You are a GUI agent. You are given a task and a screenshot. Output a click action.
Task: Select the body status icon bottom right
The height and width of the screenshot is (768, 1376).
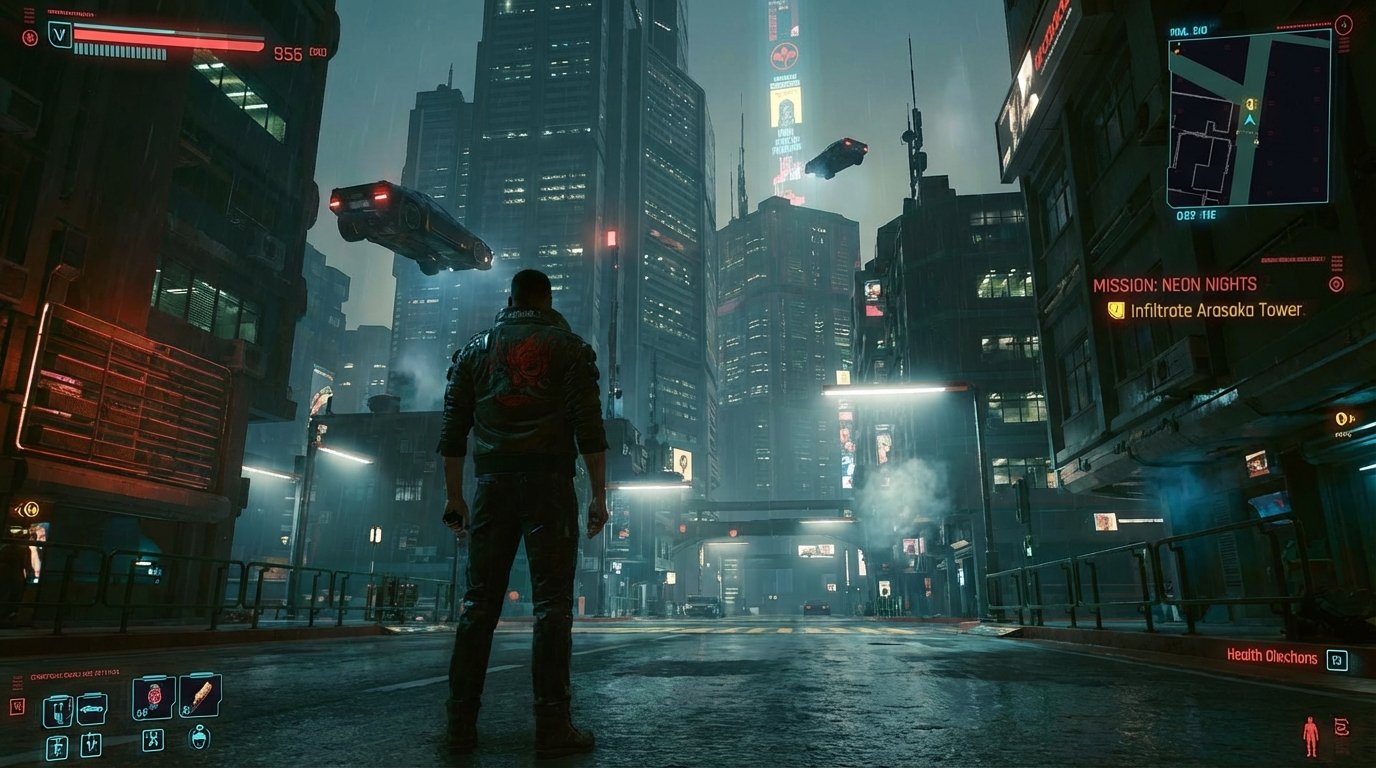[x=1310, y=733]
